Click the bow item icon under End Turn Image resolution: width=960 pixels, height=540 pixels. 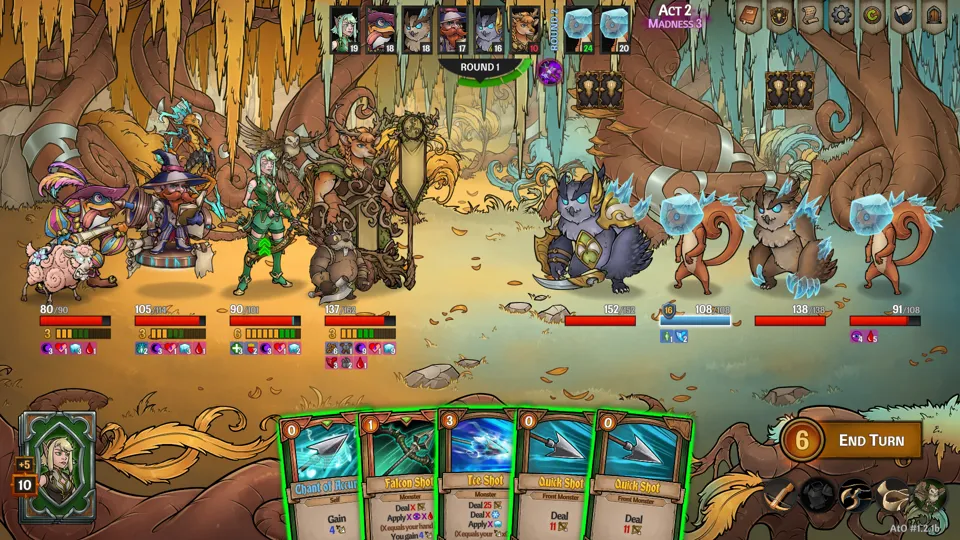click(x=779, y=495)
